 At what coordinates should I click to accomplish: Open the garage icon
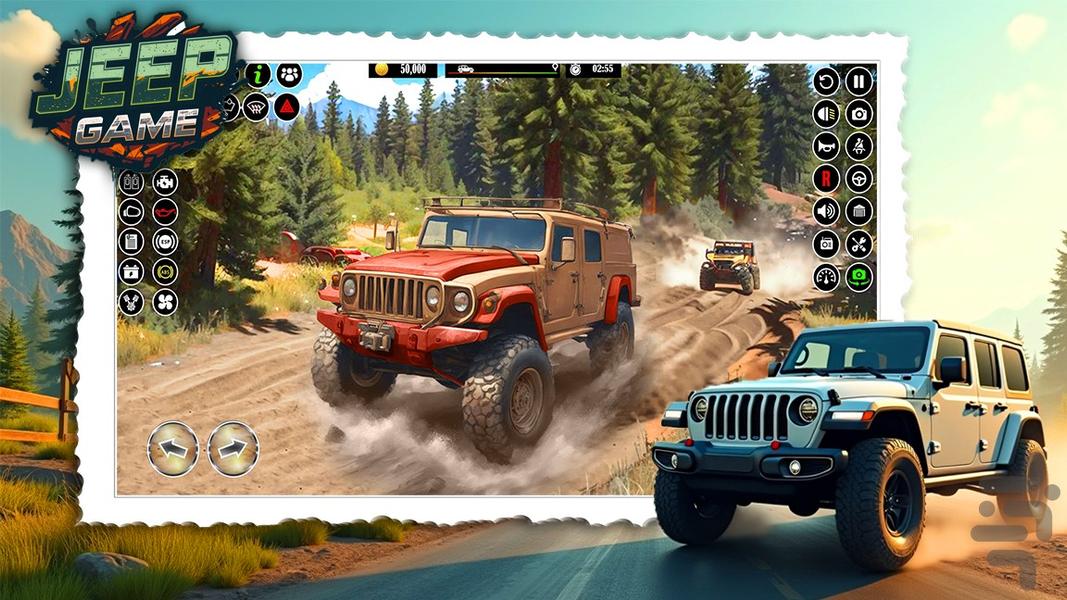point(859,211)
